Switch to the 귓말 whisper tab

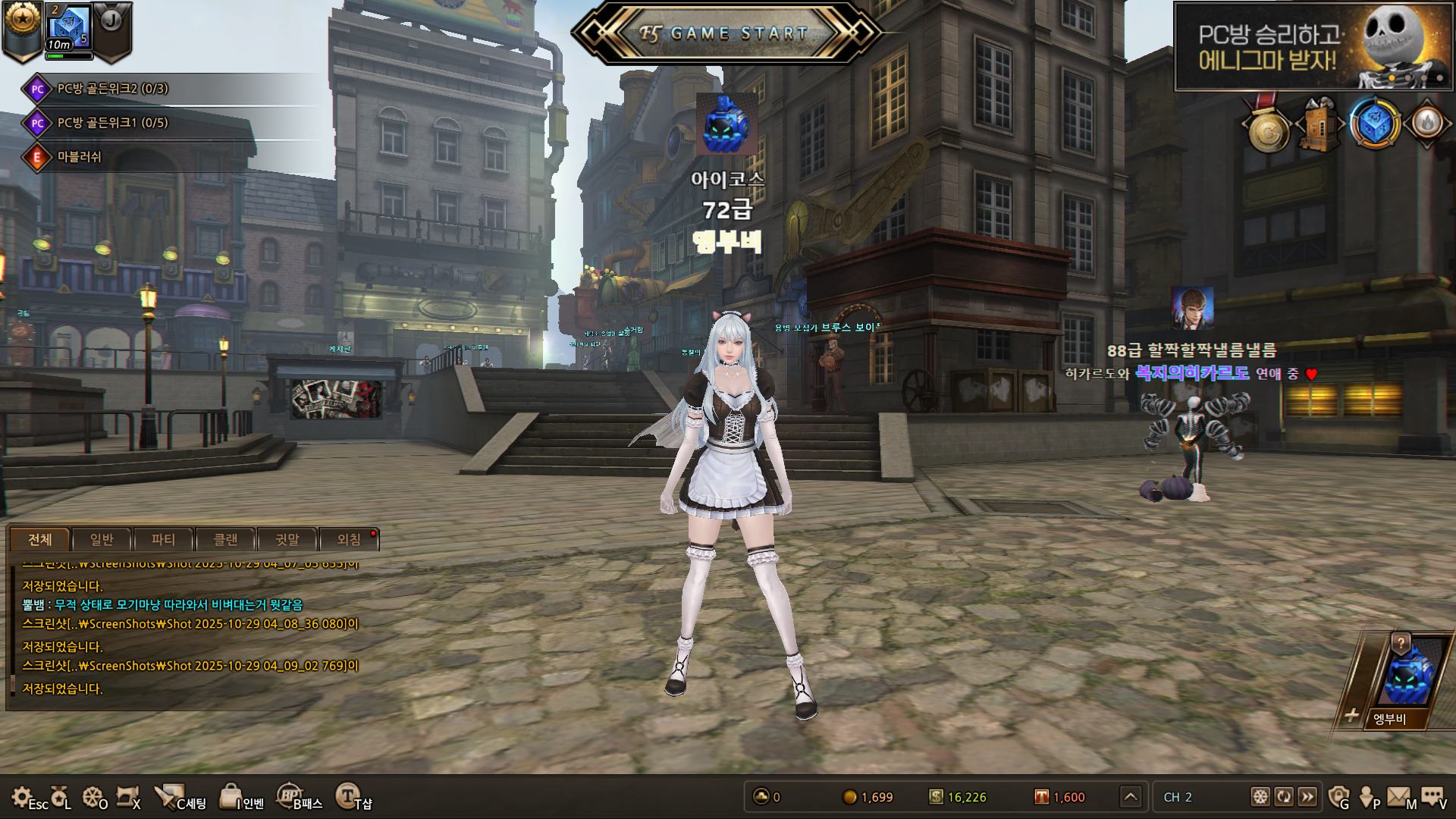click(287, 539)
